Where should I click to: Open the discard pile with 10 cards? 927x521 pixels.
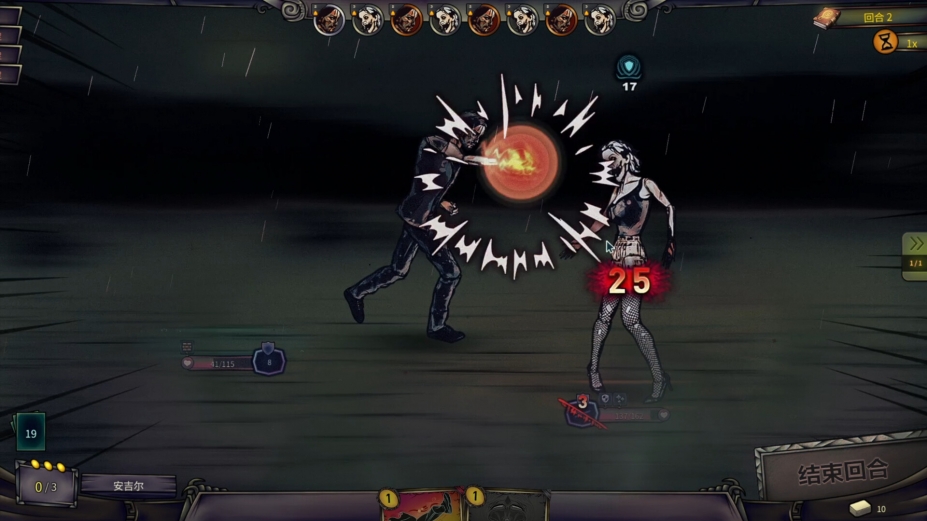[x=861, y=508]
